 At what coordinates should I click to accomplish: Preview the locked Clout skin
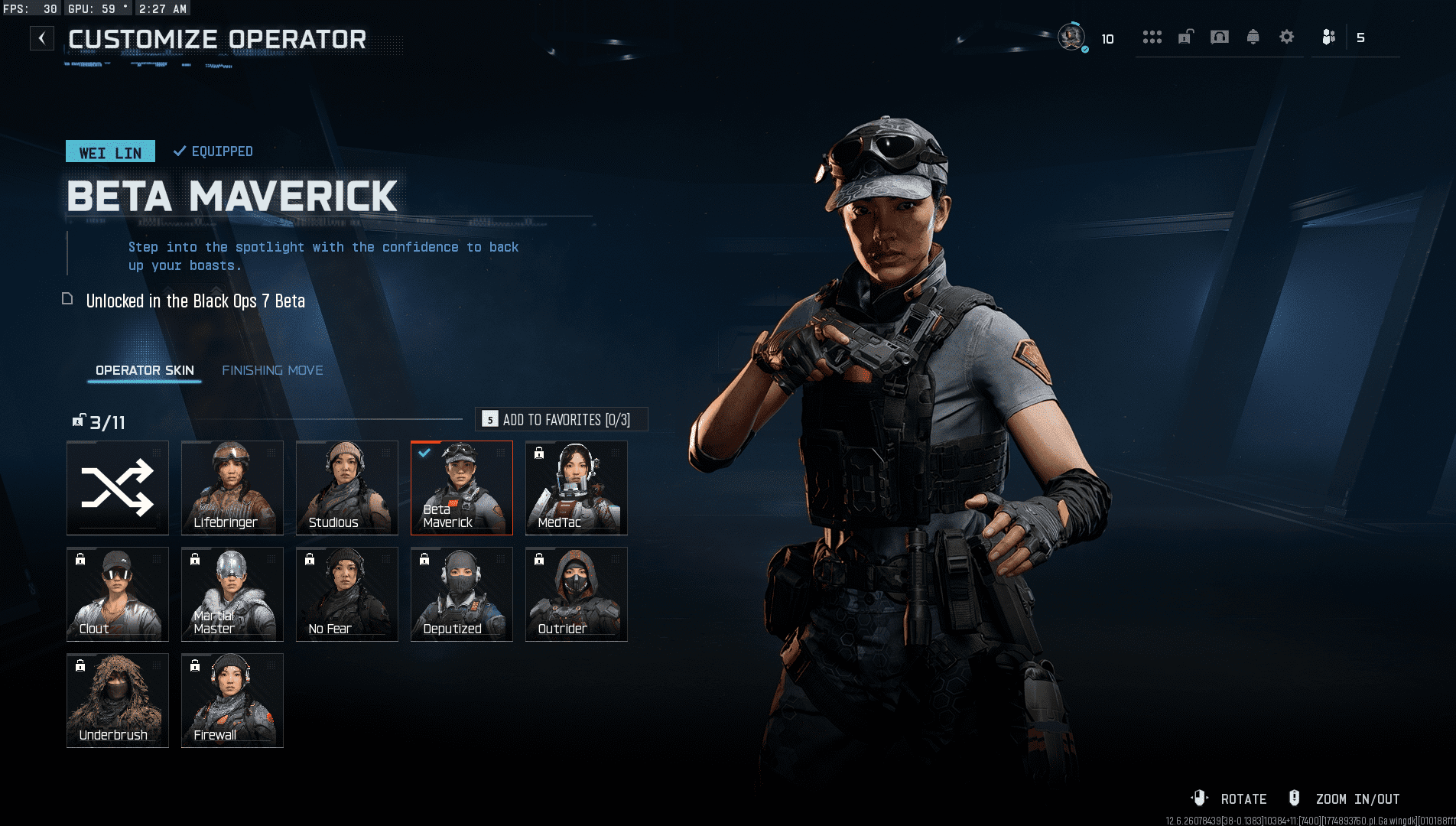click(x=118, y=594)
